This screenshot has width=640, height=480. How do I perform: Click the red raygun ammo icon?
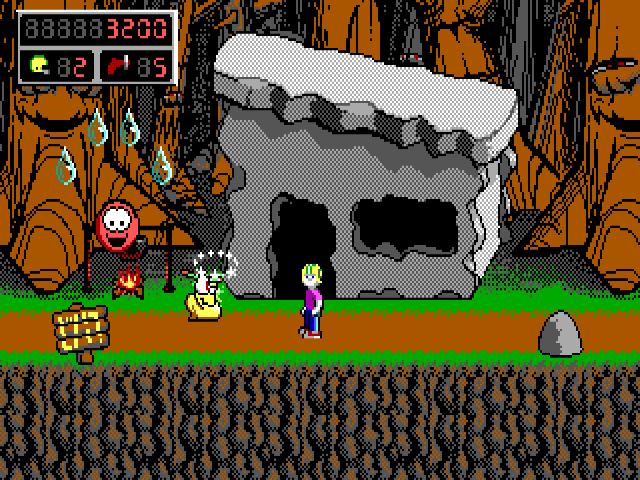coord(118,66)
